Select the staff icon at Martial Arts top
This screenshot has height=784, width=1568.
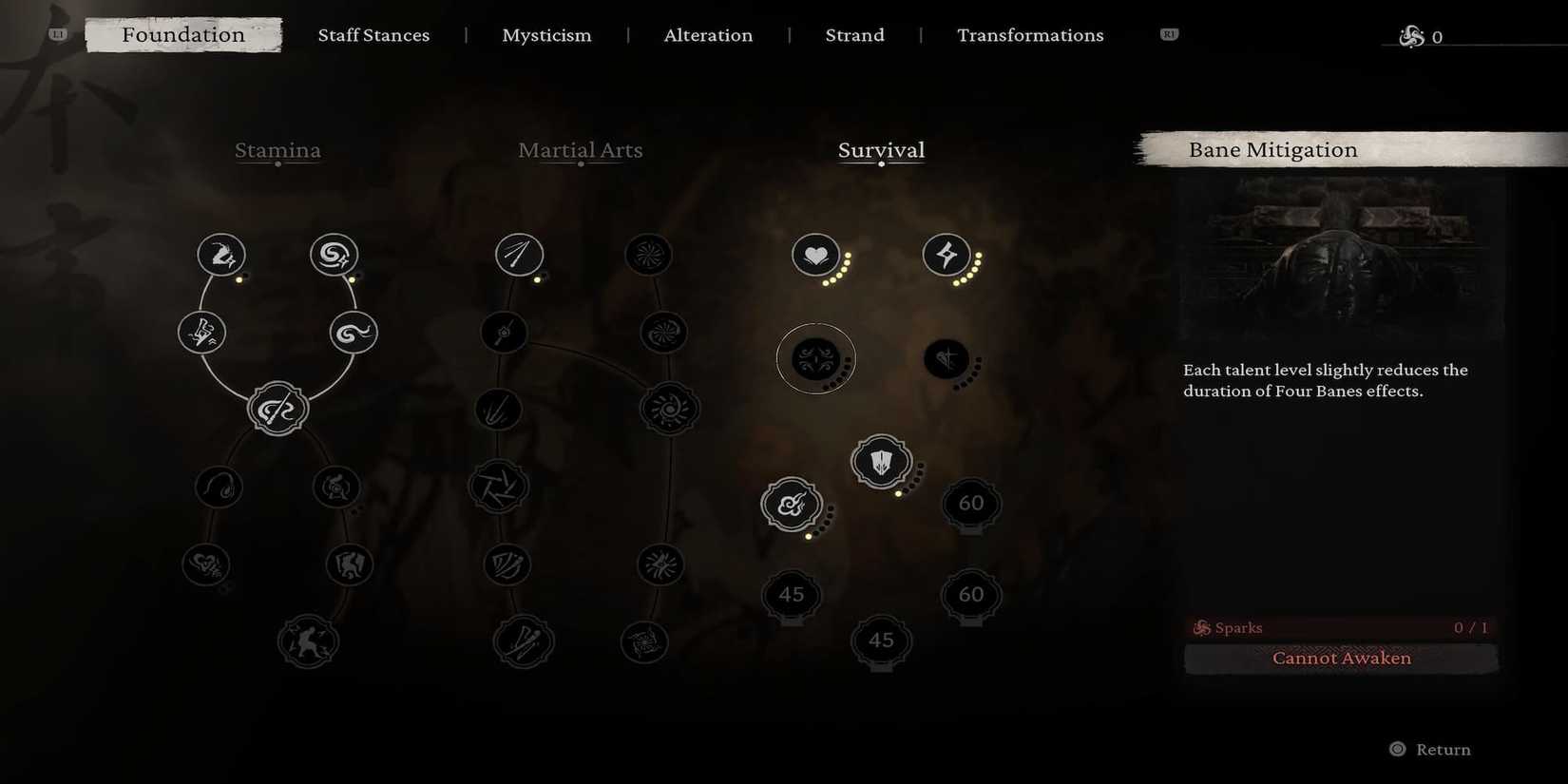point(519,255)
